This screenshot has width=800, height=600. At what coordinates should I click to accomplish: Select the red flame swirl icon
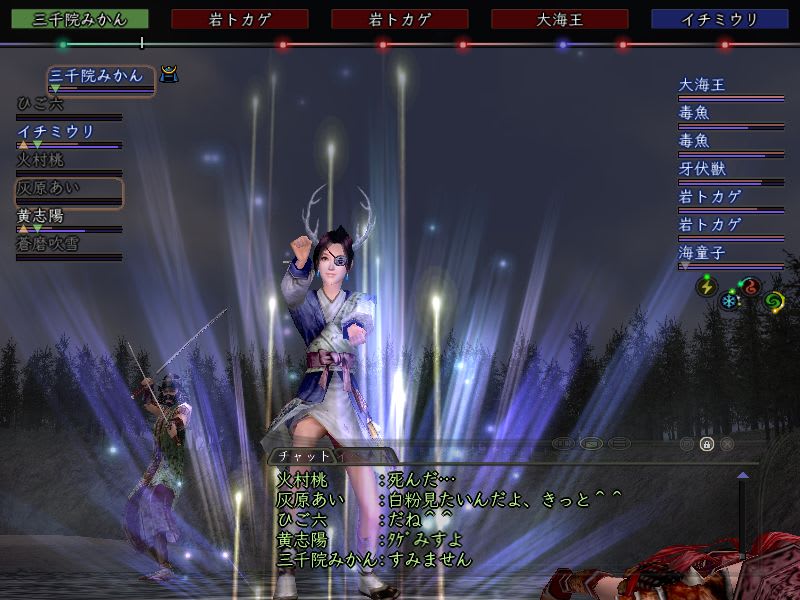(750, 287)
